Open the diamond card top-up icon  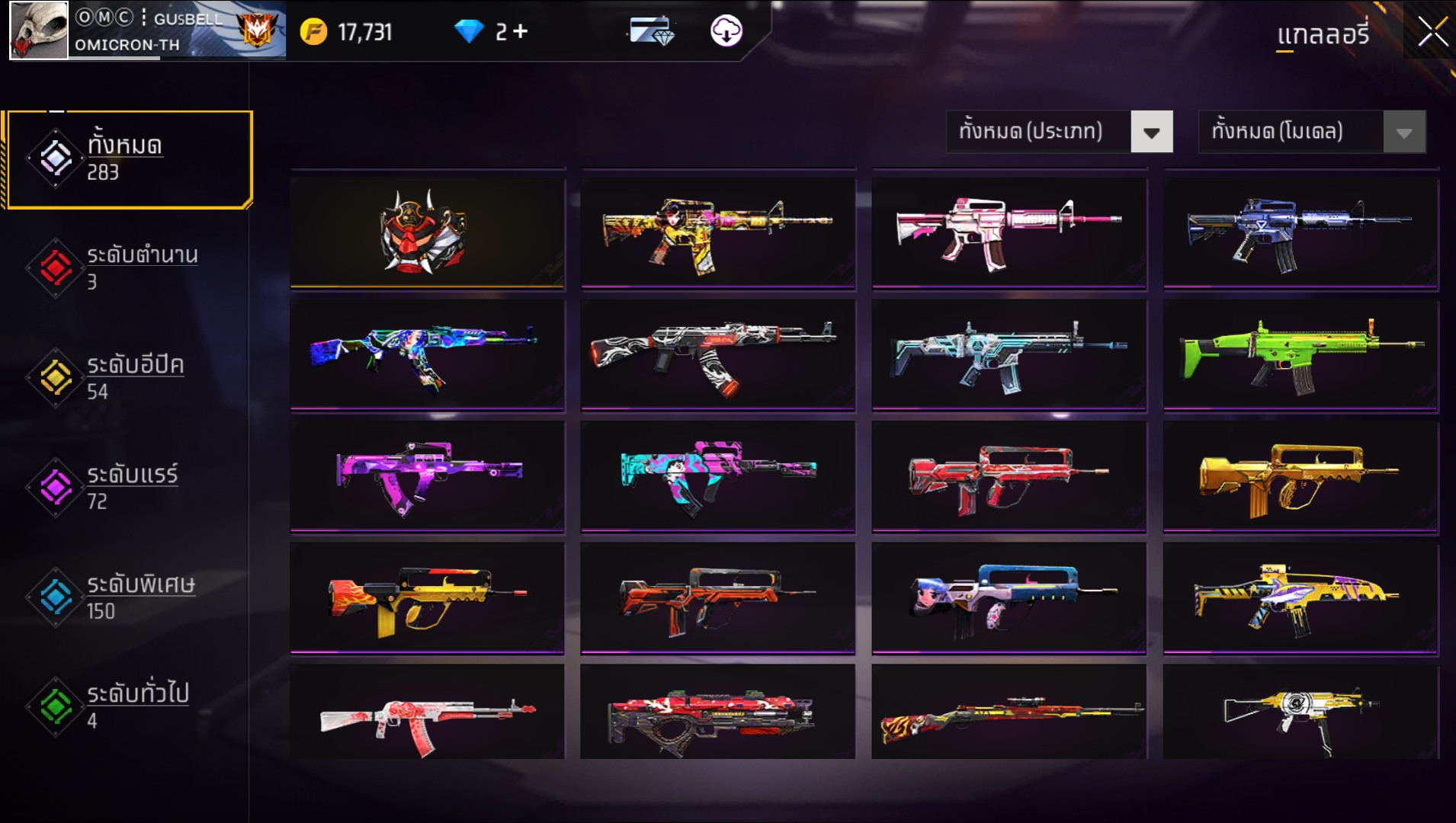point(651,31)
